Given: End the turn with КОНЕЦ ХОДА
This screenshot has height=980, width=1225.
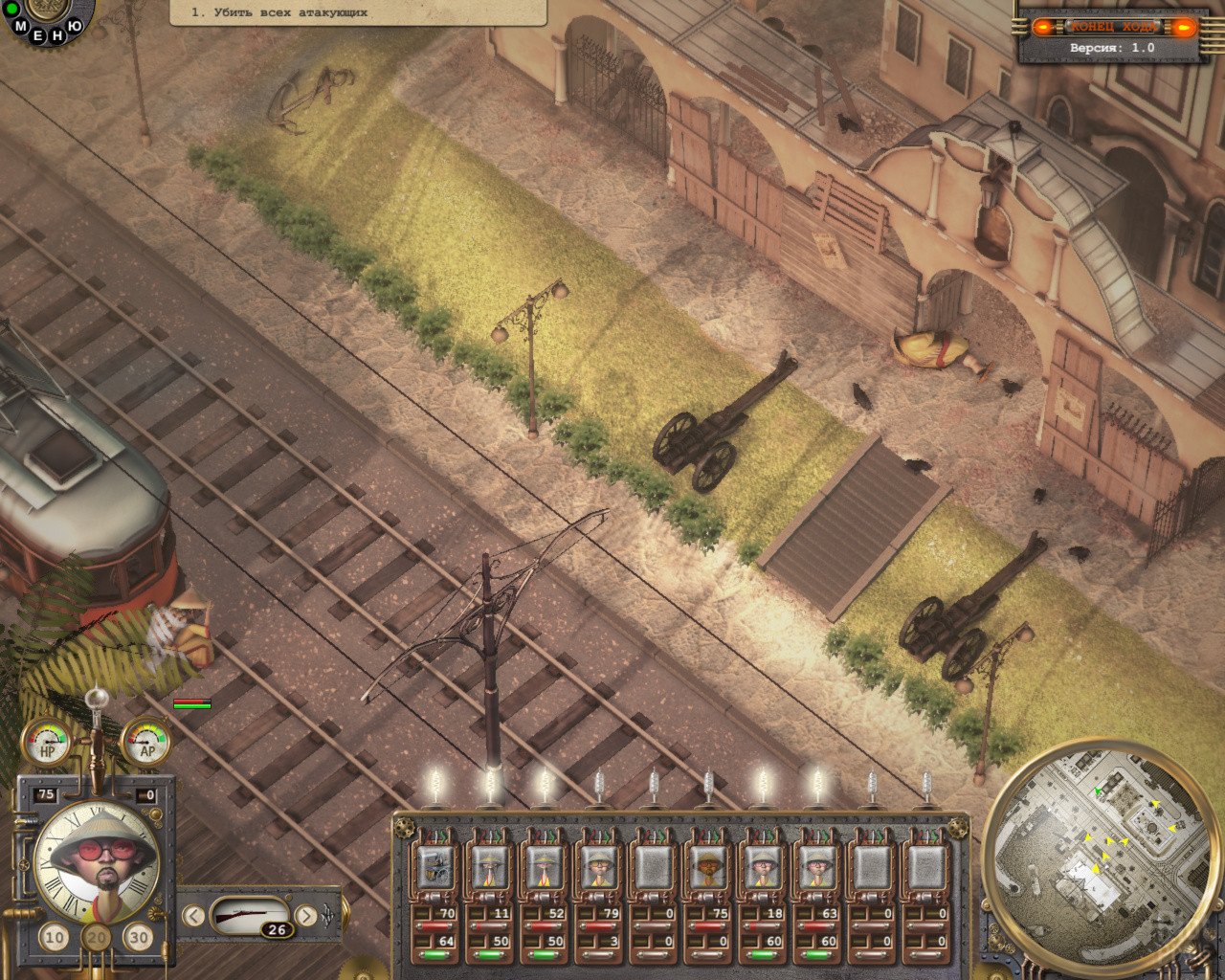Looking at the screenshot, I should tap(1113, 27).
